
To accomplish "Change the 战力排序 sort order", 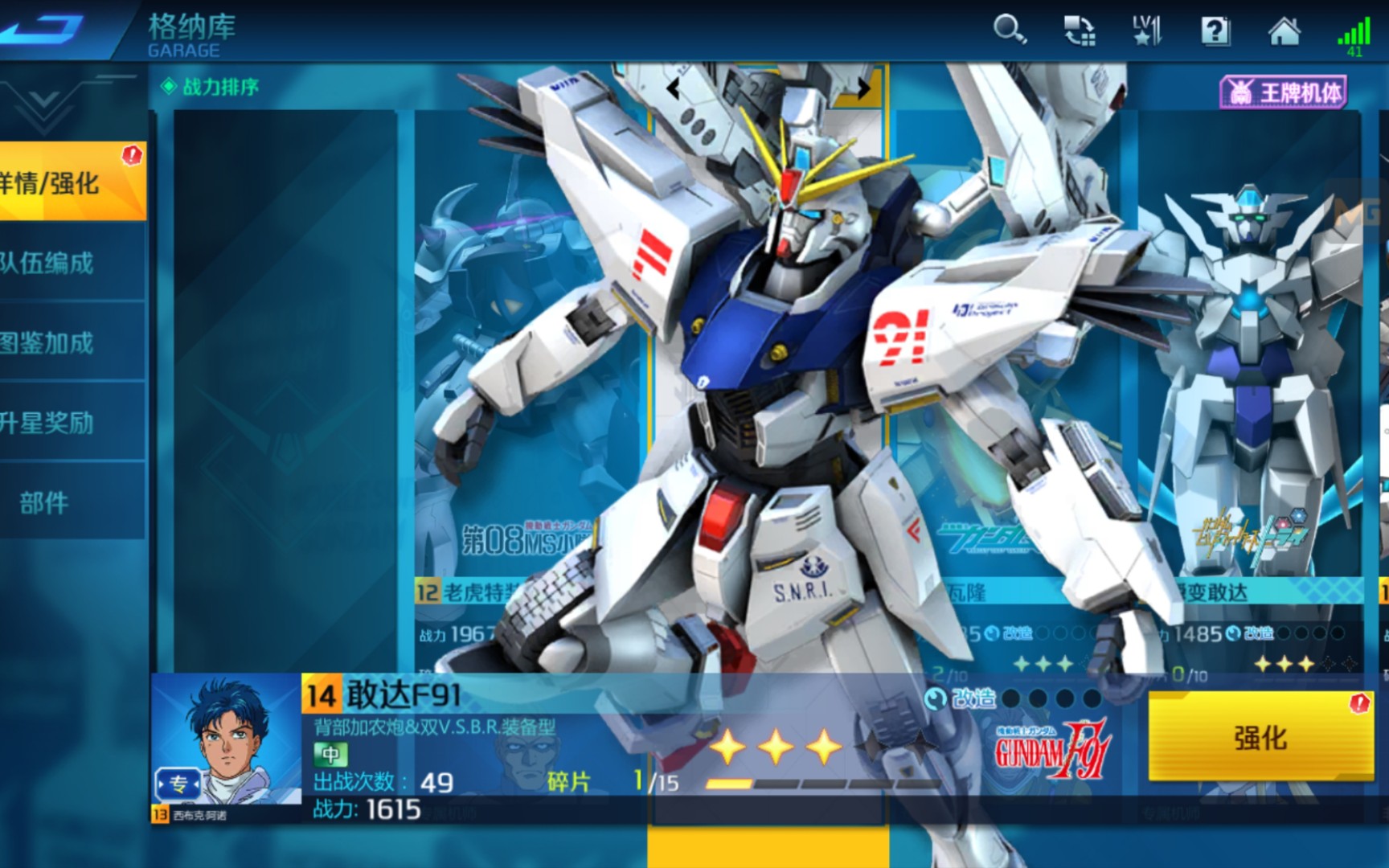I will click(212, 87).
